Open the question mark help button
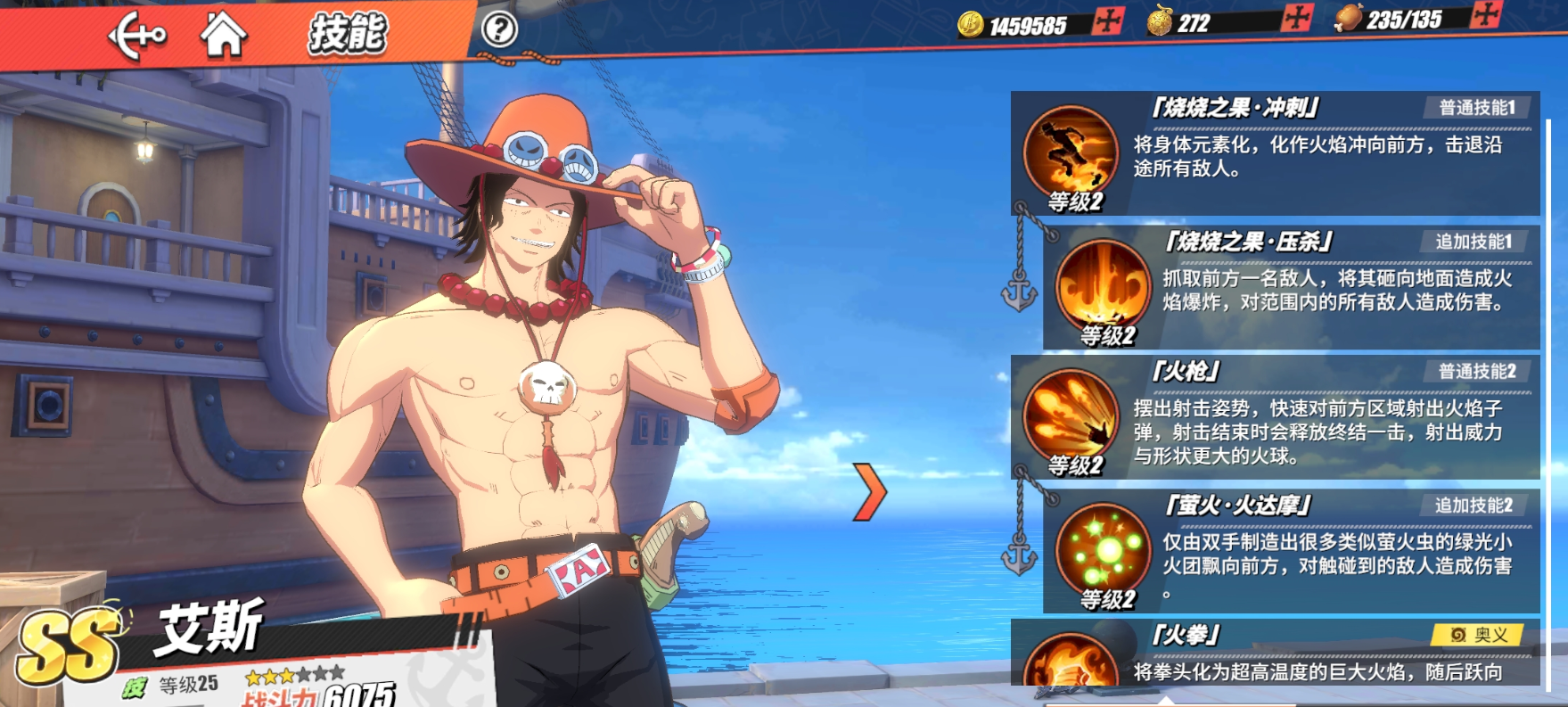Screen dimensions: 1568x707 [x=499, y=30]
